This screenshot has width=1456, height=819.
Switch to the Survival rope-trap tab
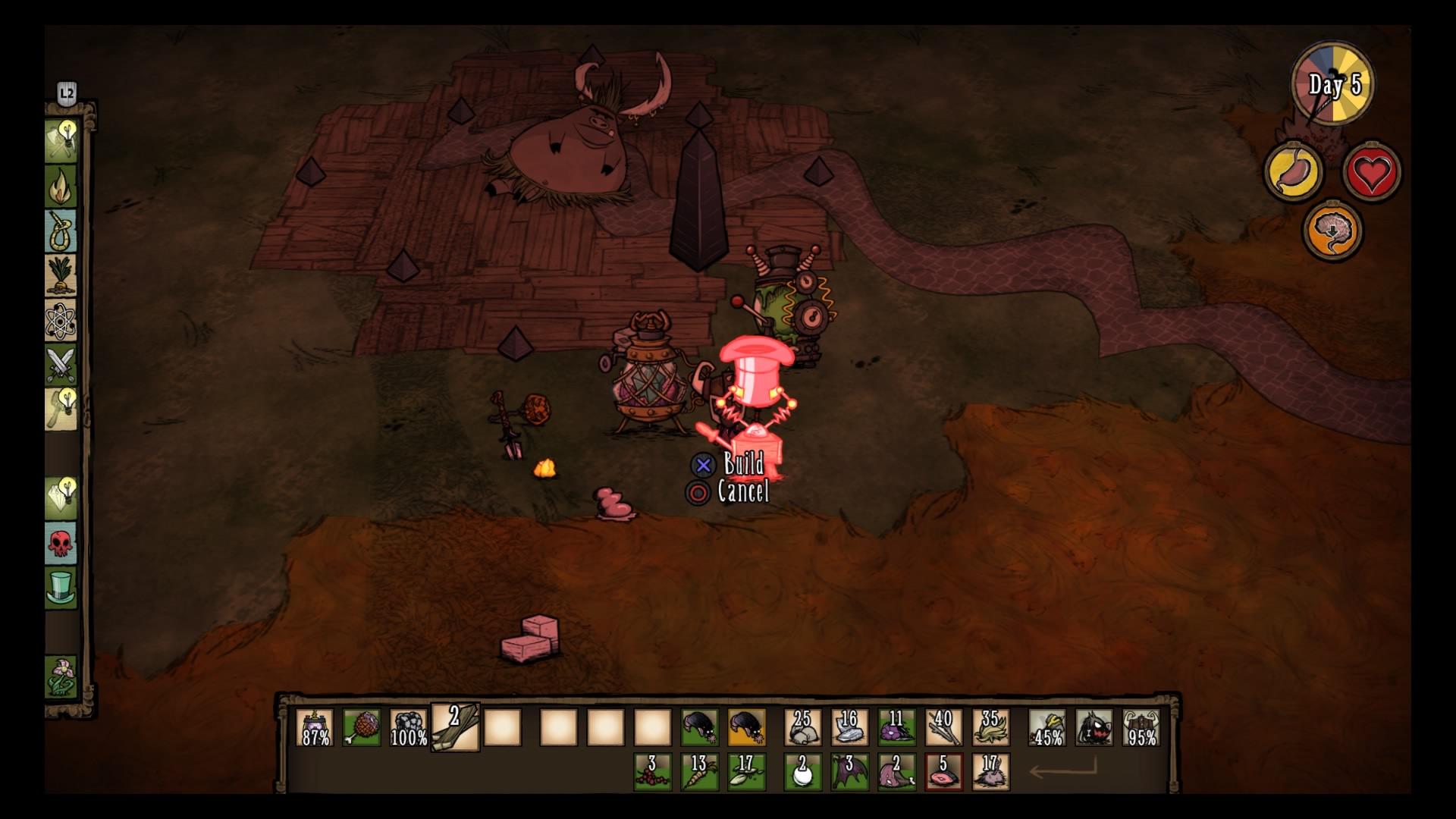[61, 231]
